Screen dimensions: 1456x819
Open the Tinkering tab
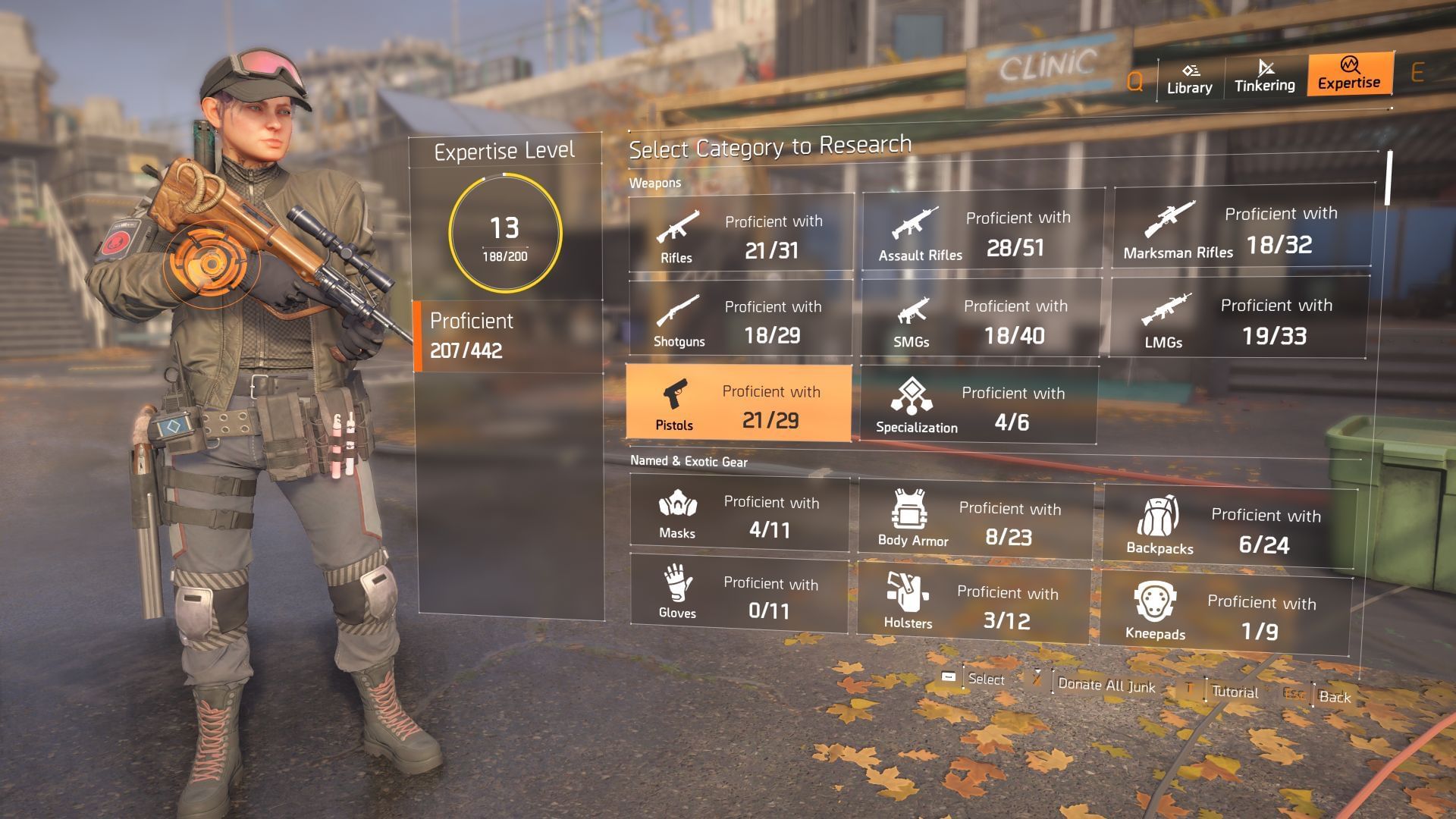(x=1264, y=77)
